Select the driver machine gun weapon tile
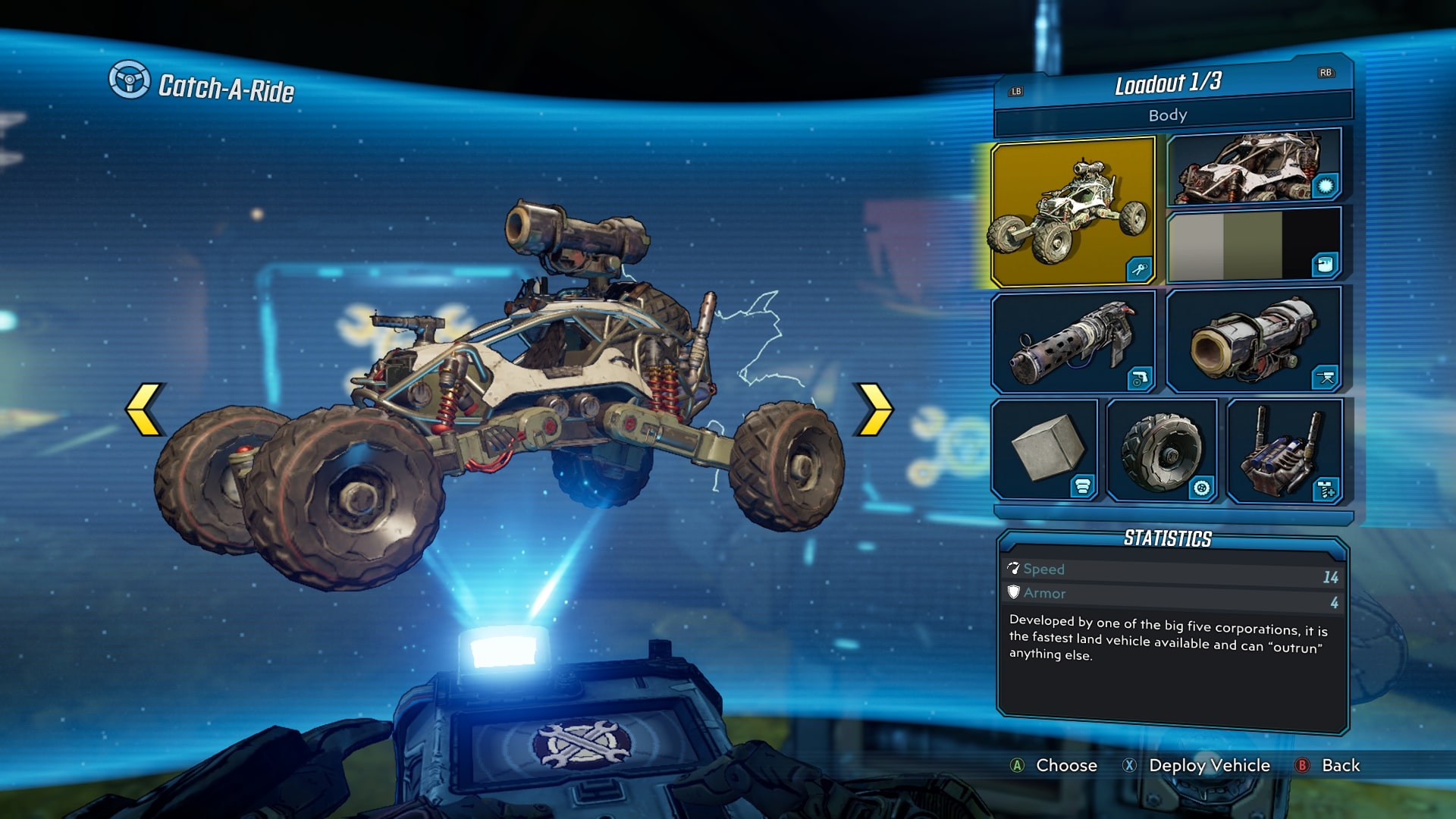1456x819 pixels. (x=1072, y=341)
